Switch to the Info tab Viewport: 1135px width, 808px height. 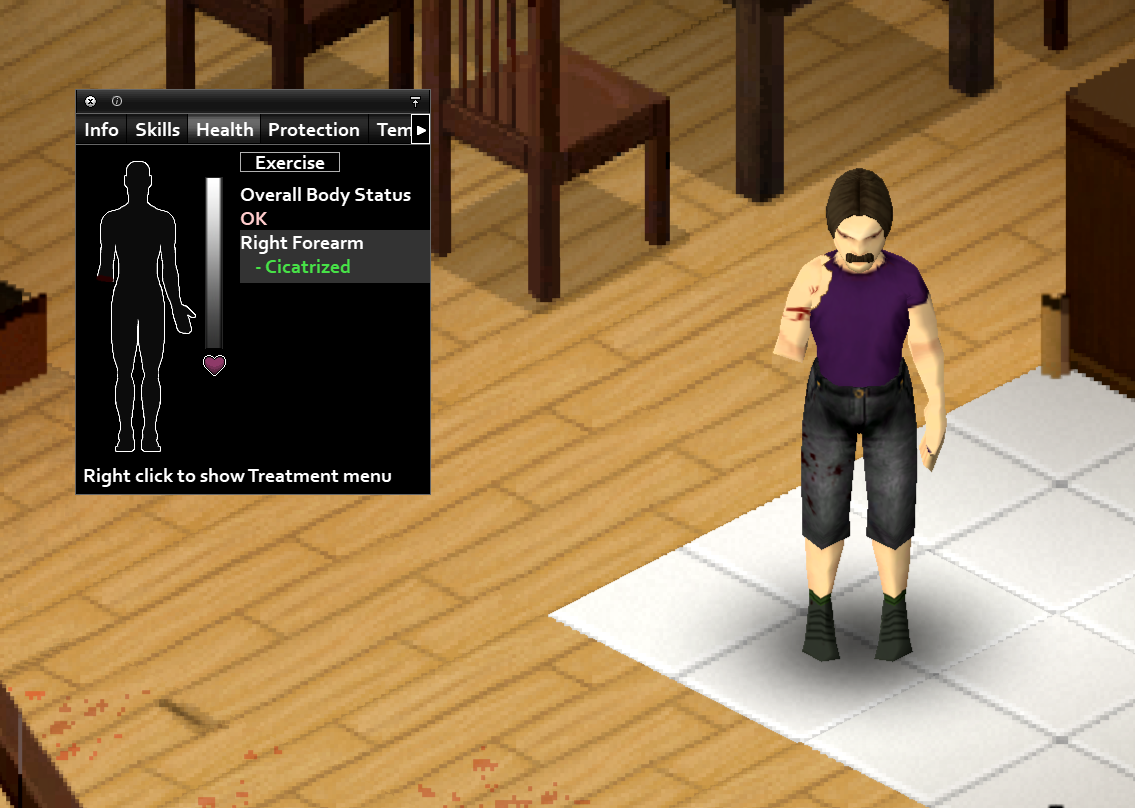[101, 130]
